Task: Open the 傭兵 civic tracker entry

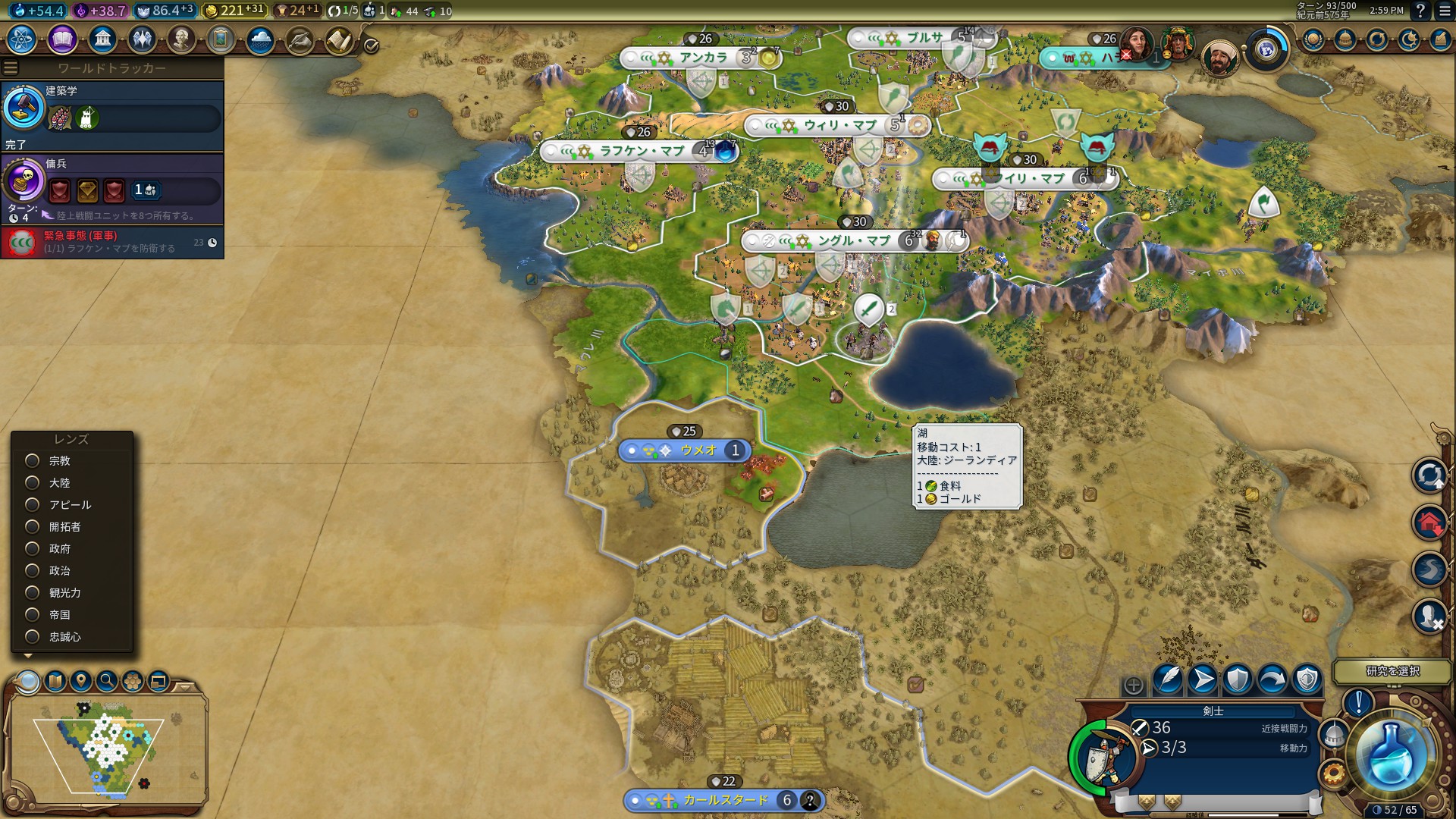Action: [x=112, y=184]
